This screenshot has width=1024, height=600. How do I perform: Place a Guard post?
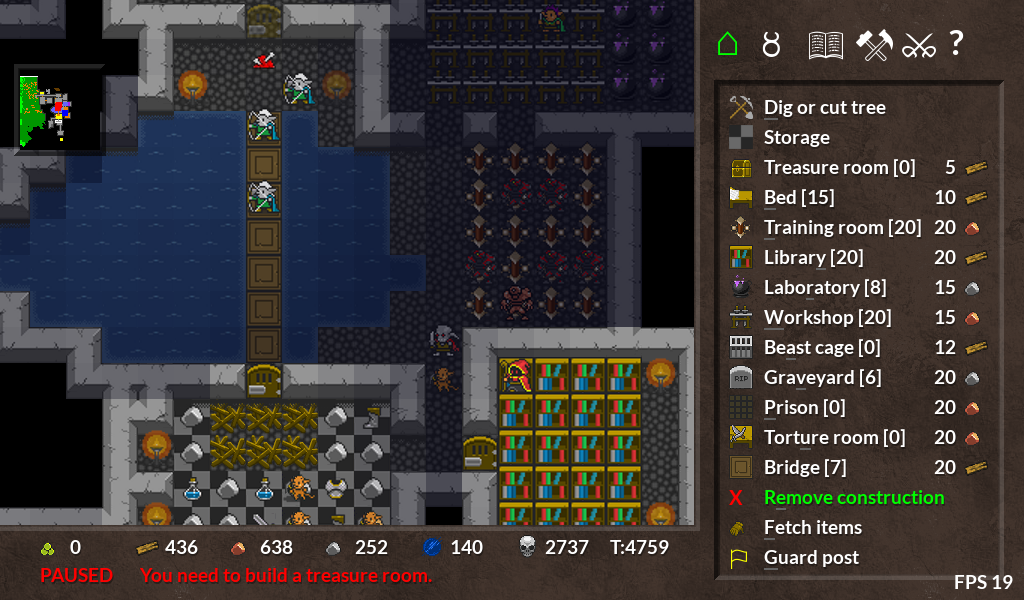(x=810, y=557)
